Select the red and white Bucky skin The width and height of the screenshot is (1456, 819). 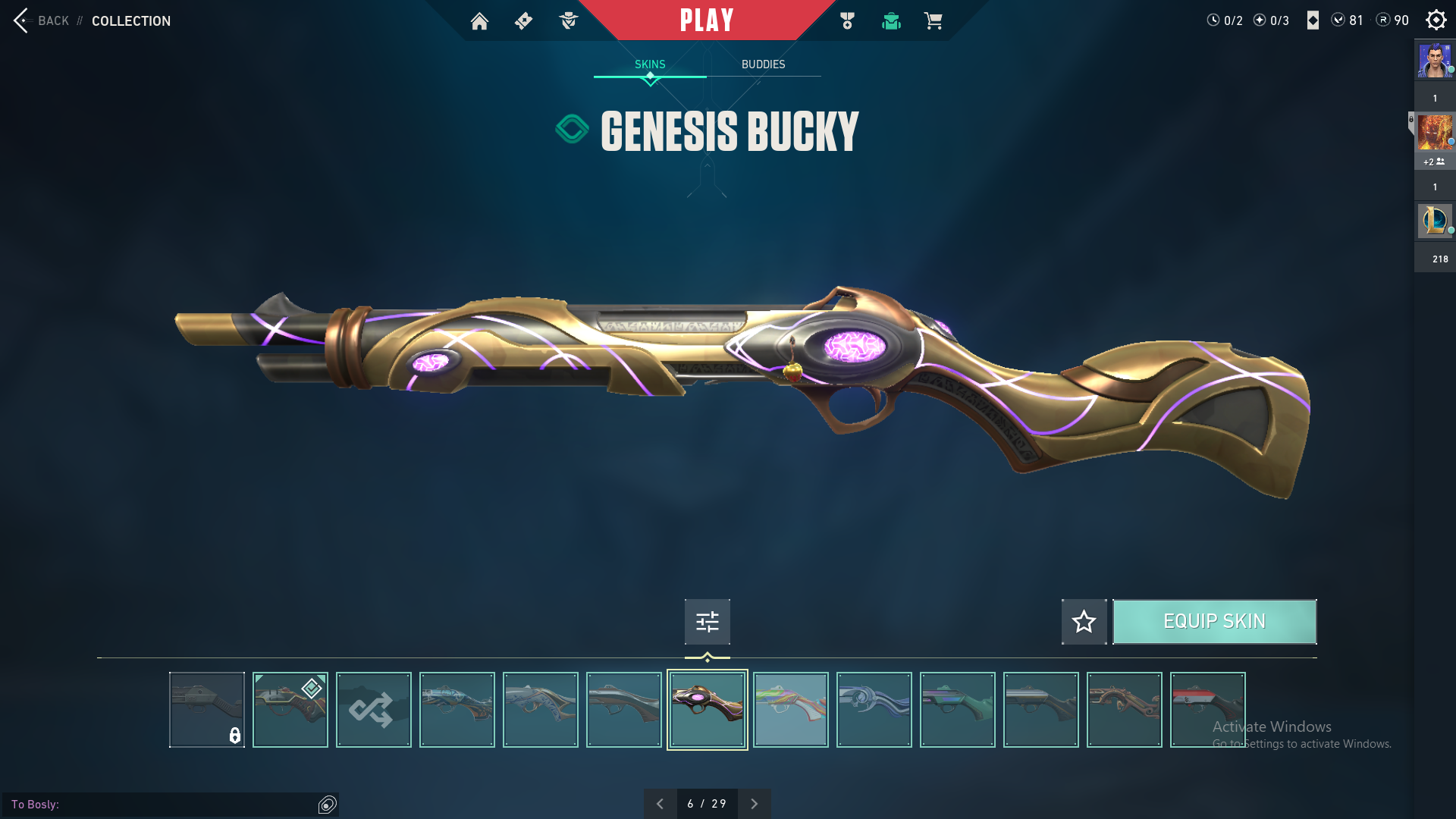(x=1207, y=710)
